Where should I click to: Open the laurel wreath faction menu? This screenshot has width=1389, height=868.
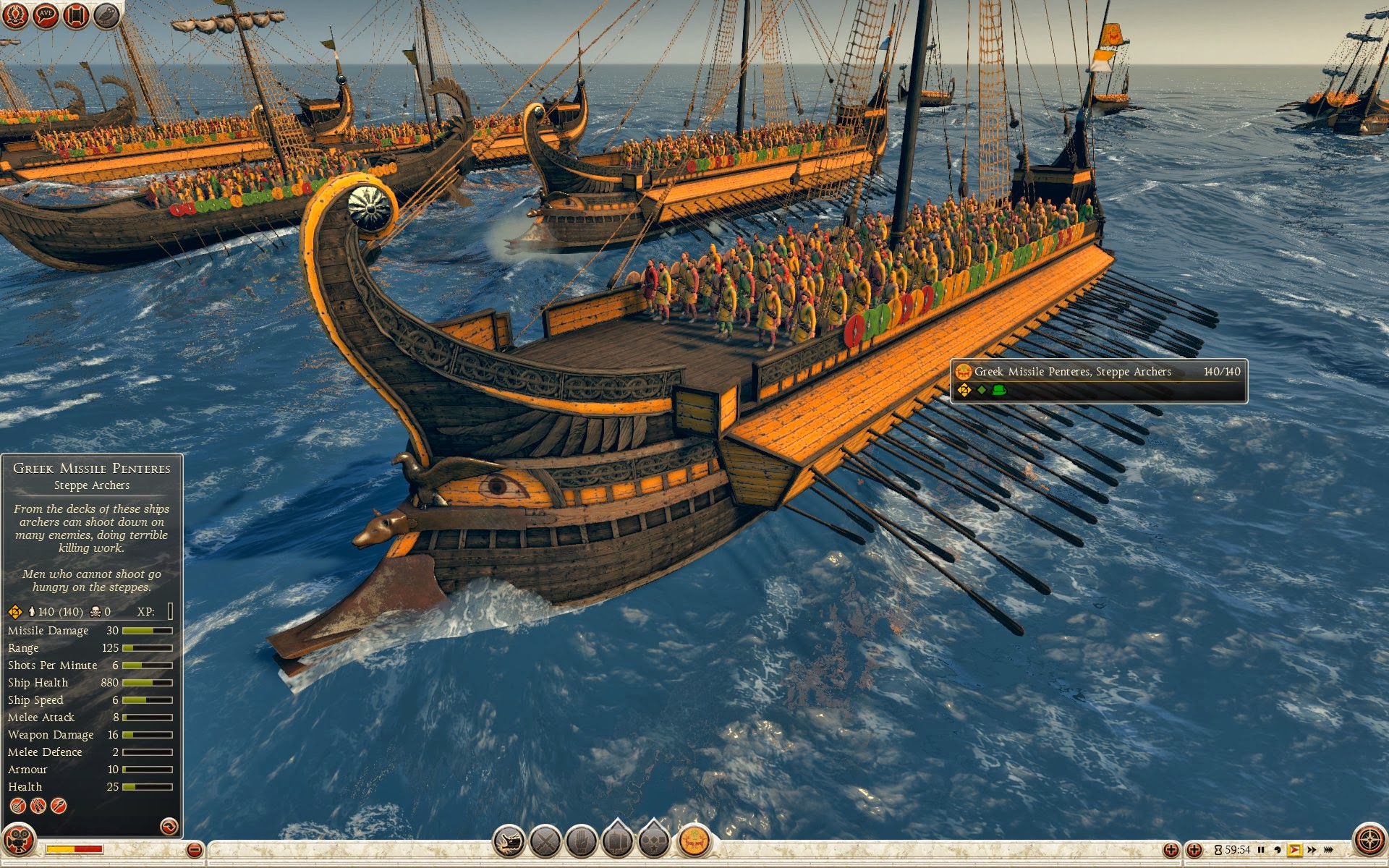click(x=15, y=15)
